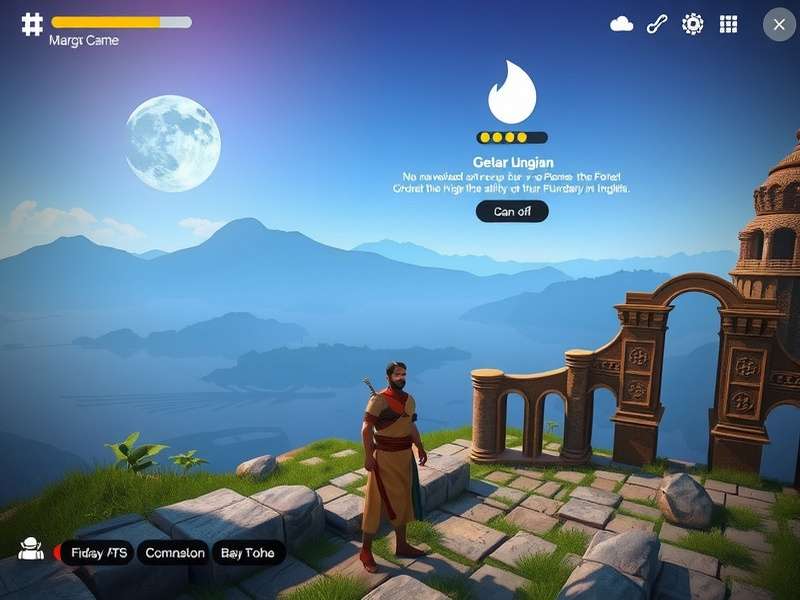Select the "Bay Tohe" button
The image size is (800, 600).
248,552
